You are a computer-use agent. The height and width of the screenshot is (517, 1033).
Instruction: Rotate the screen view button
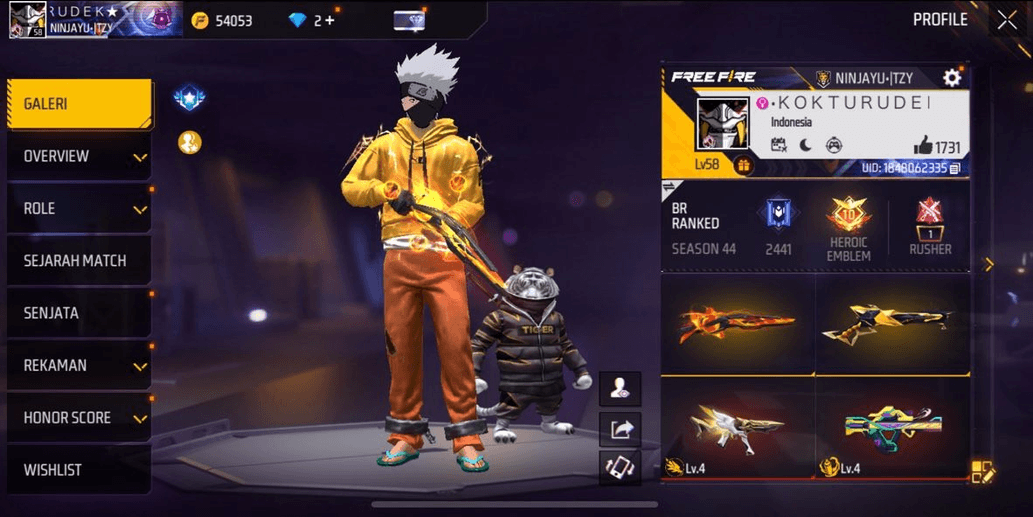pos(620,468)
